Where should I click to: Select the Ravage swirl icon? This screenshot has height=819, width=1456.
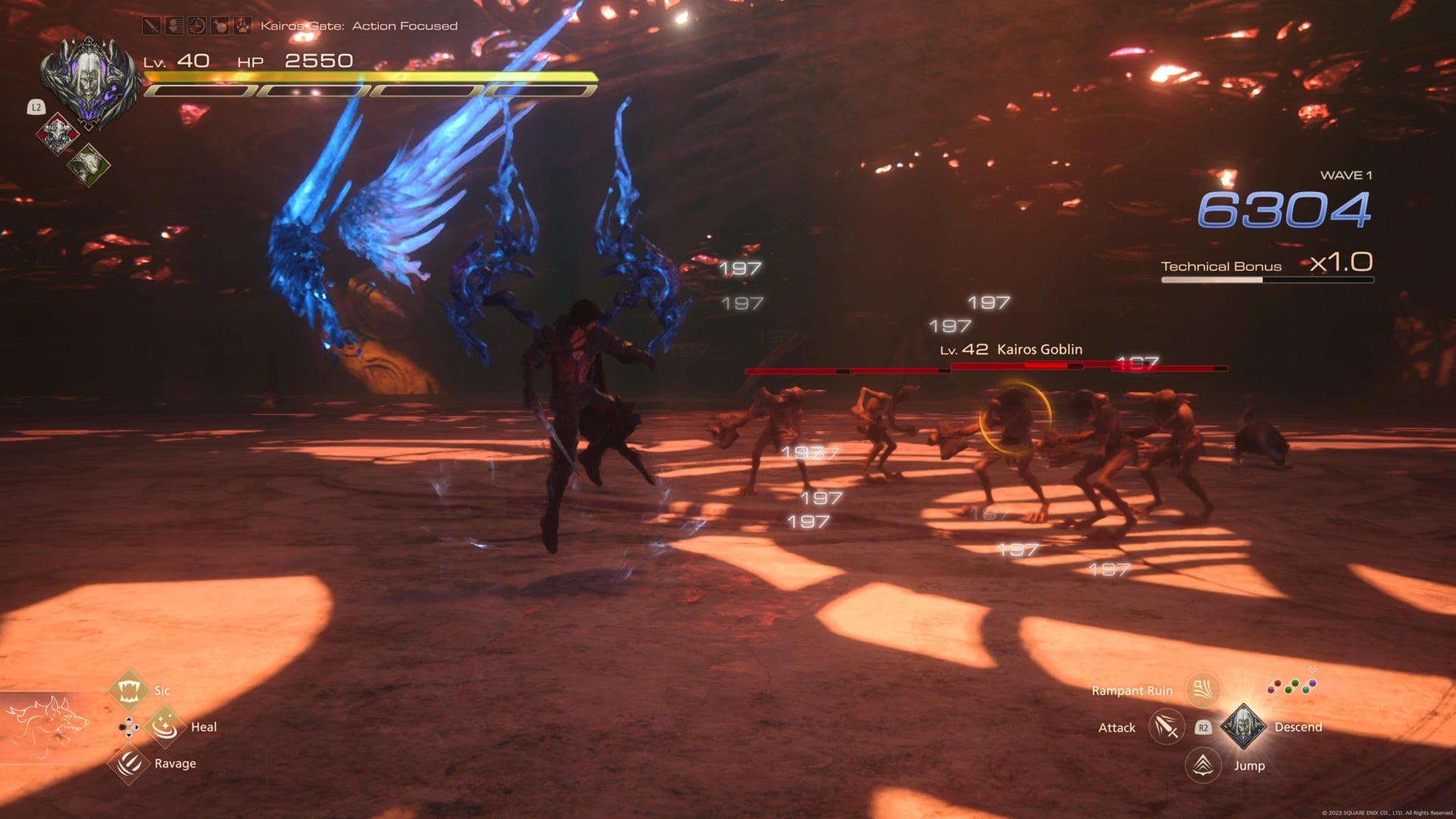coord(130,763)
